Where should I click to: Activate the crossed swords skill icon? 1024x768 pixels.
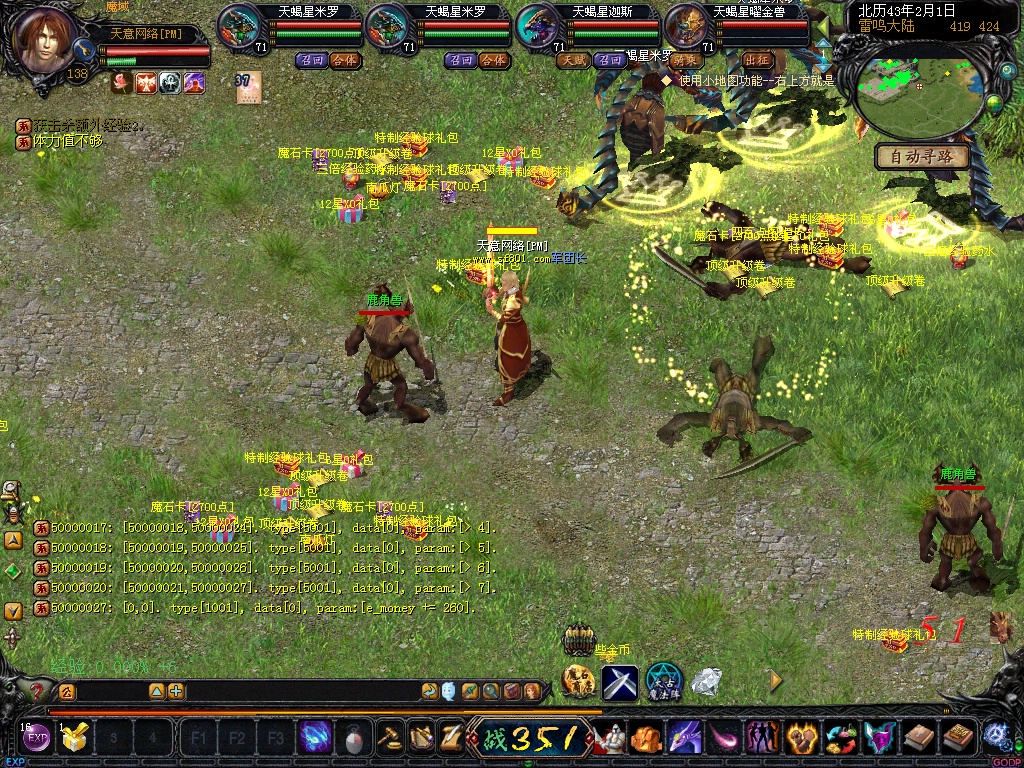[619, 682]
